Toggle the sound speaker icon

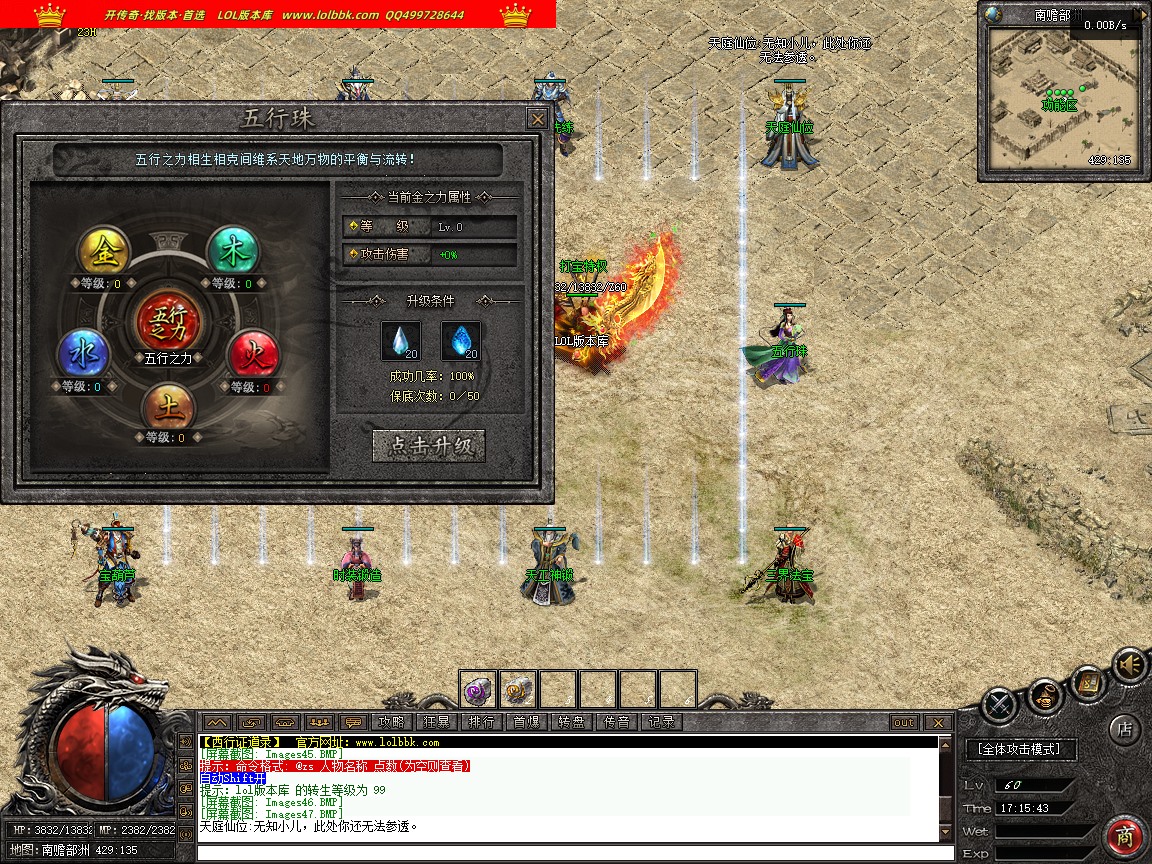1130,665
